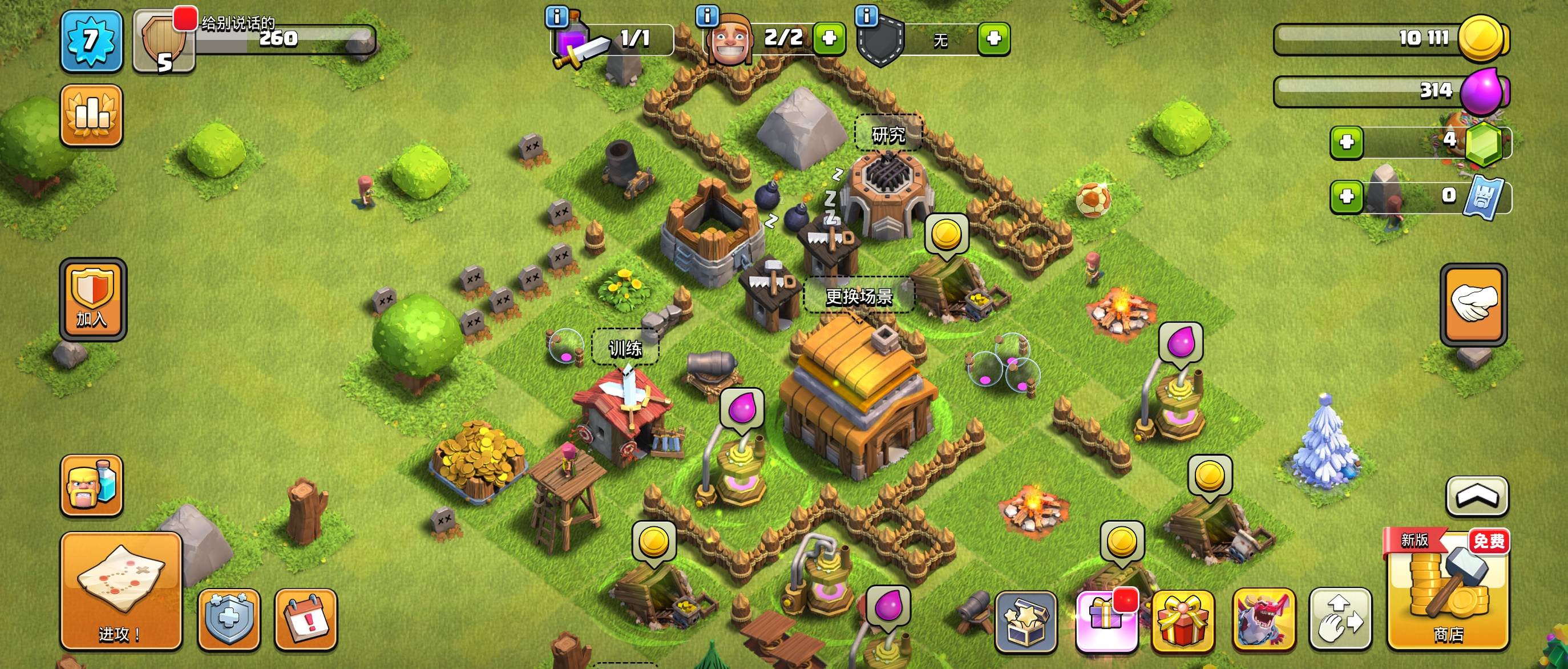Open the red dragon icon
The height and width of the screenshot is (669, 1568).
pyautogui.click(x=1264, y=619)
